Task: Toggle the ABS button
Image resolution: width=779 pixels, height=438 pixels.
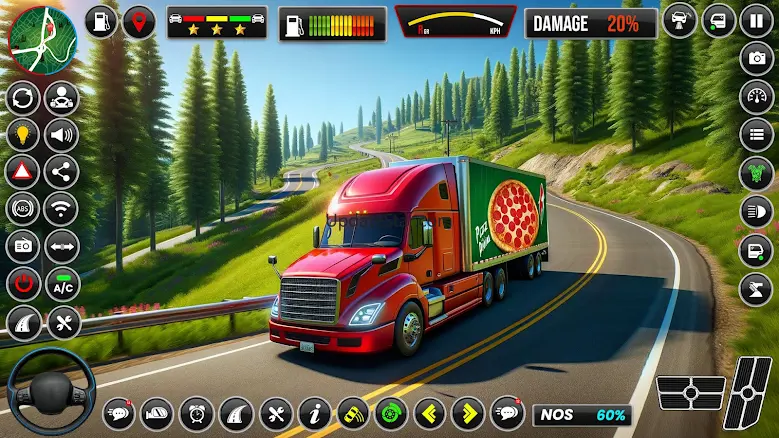Action: [23, 209]
